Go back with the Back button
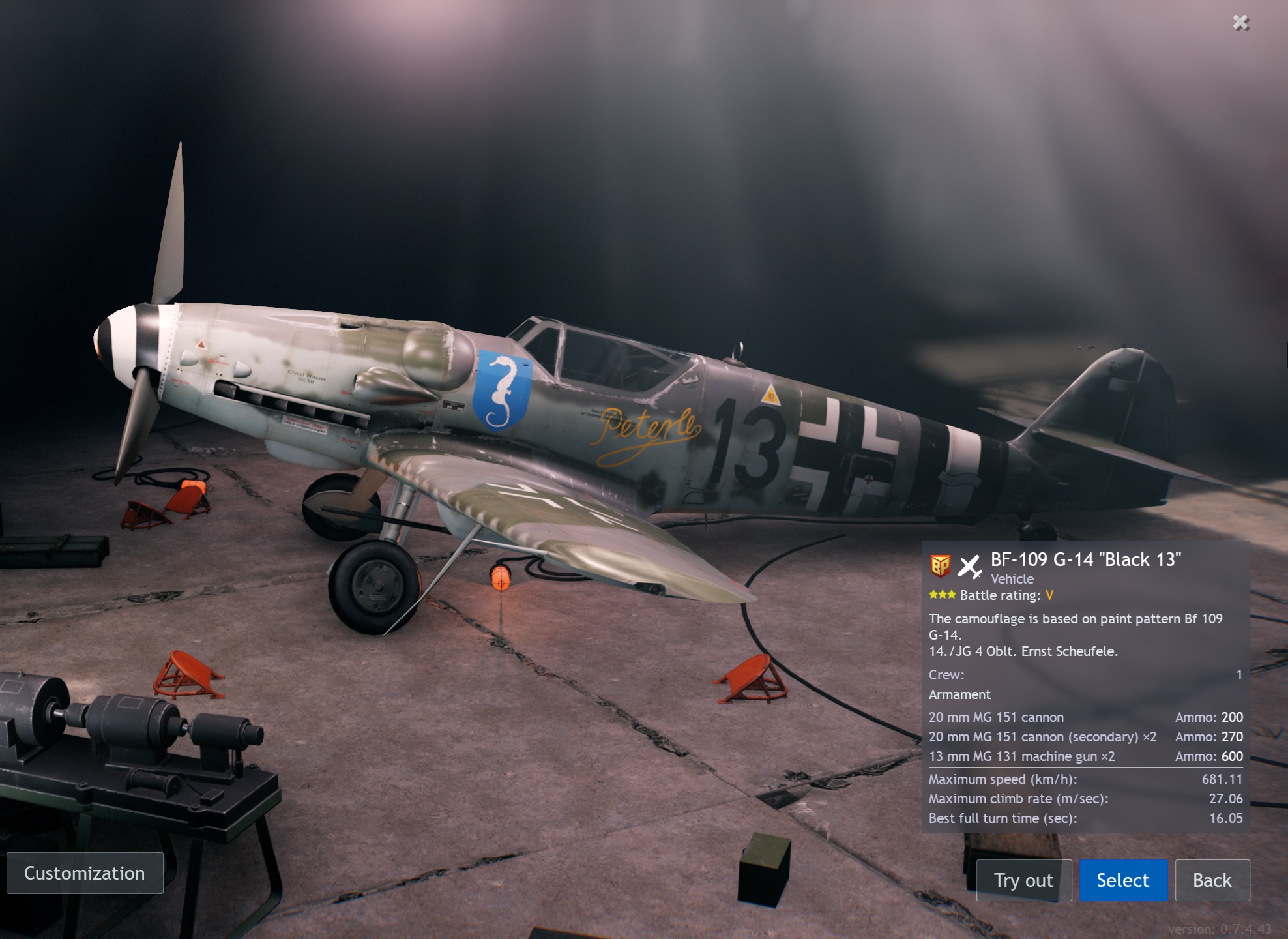Image resolution: width=1288 pixels, height=939 pixels. coord(1212,880)
